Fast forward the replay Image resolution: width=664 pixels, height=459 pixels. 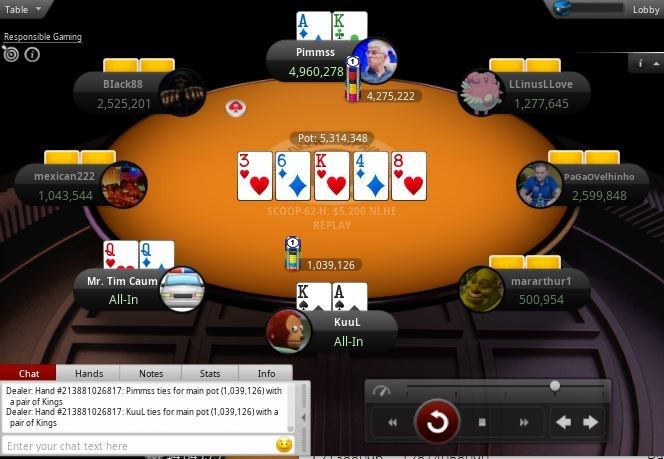click(x=523, y=422)
